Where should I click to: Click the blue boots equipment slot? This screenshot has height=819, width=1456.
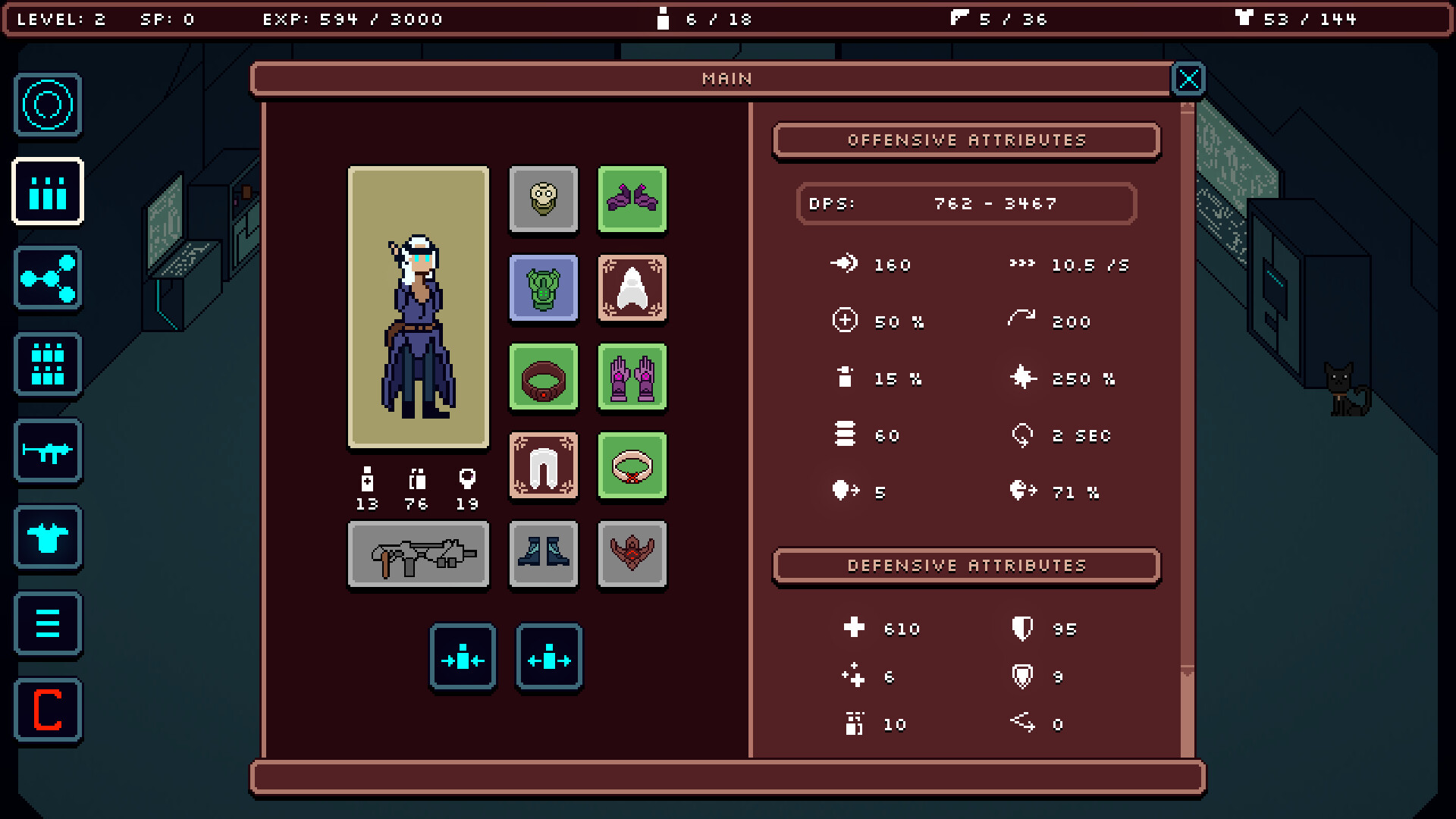[x=543, y=554]
